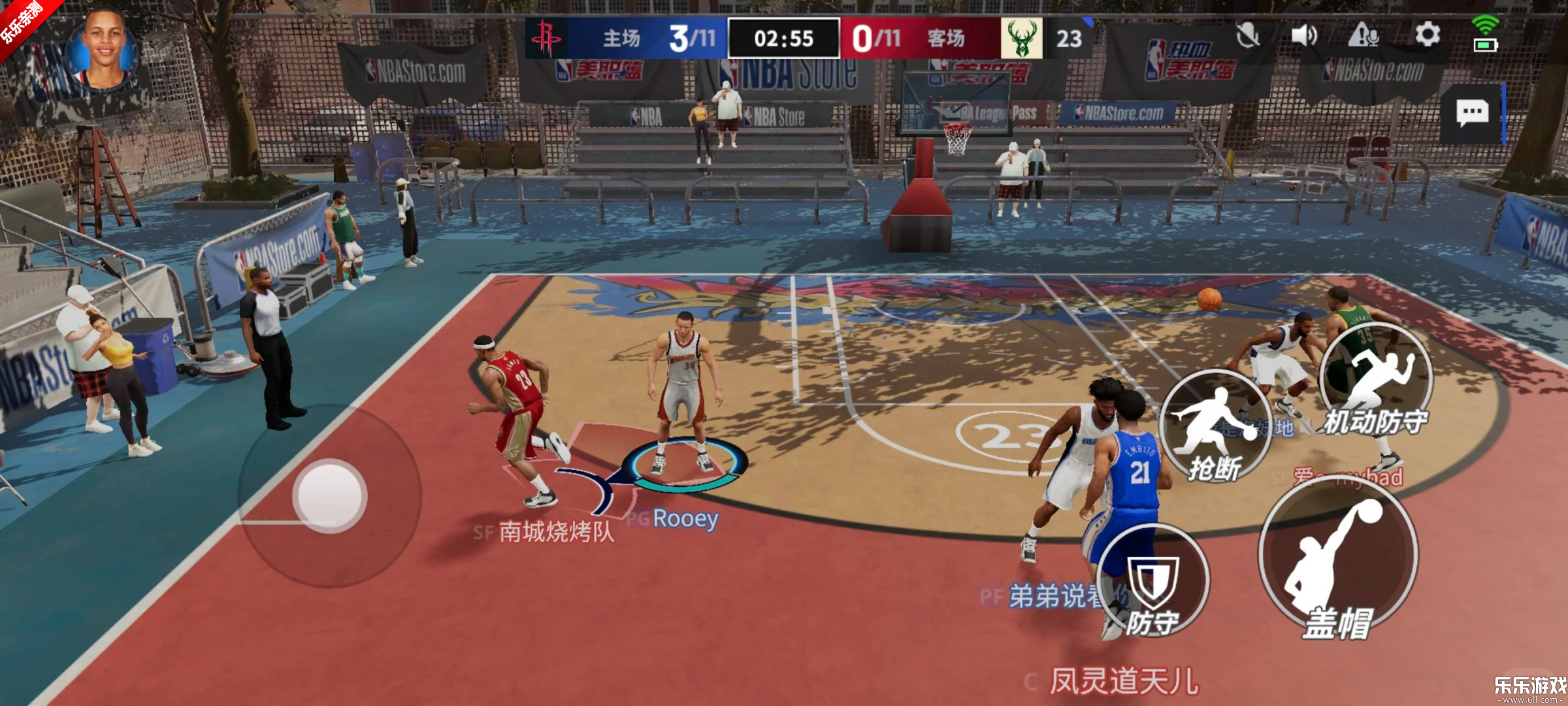This screenshot has width=1568, height=706.
Task: Toggle the speaker sound icon
Action: (1303, 35)
